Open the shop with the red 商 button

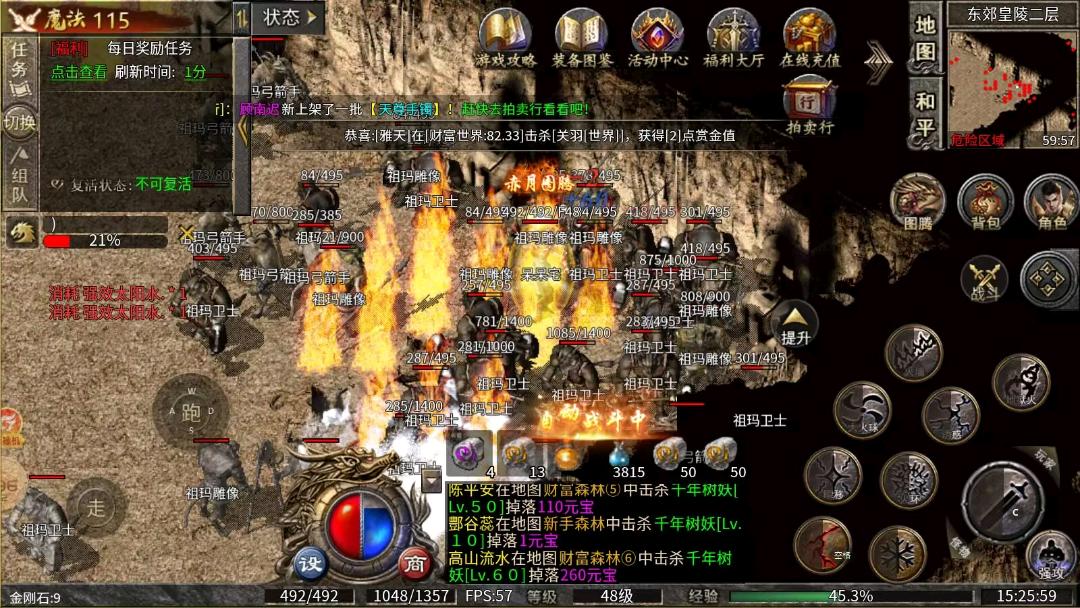pyautogui.click(x=414, y=564)
